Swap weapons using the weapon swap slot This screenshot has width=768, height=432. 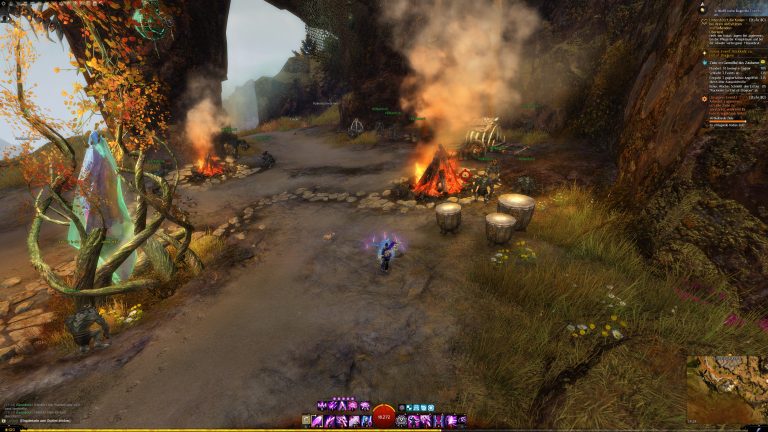[x=307, y=421]
